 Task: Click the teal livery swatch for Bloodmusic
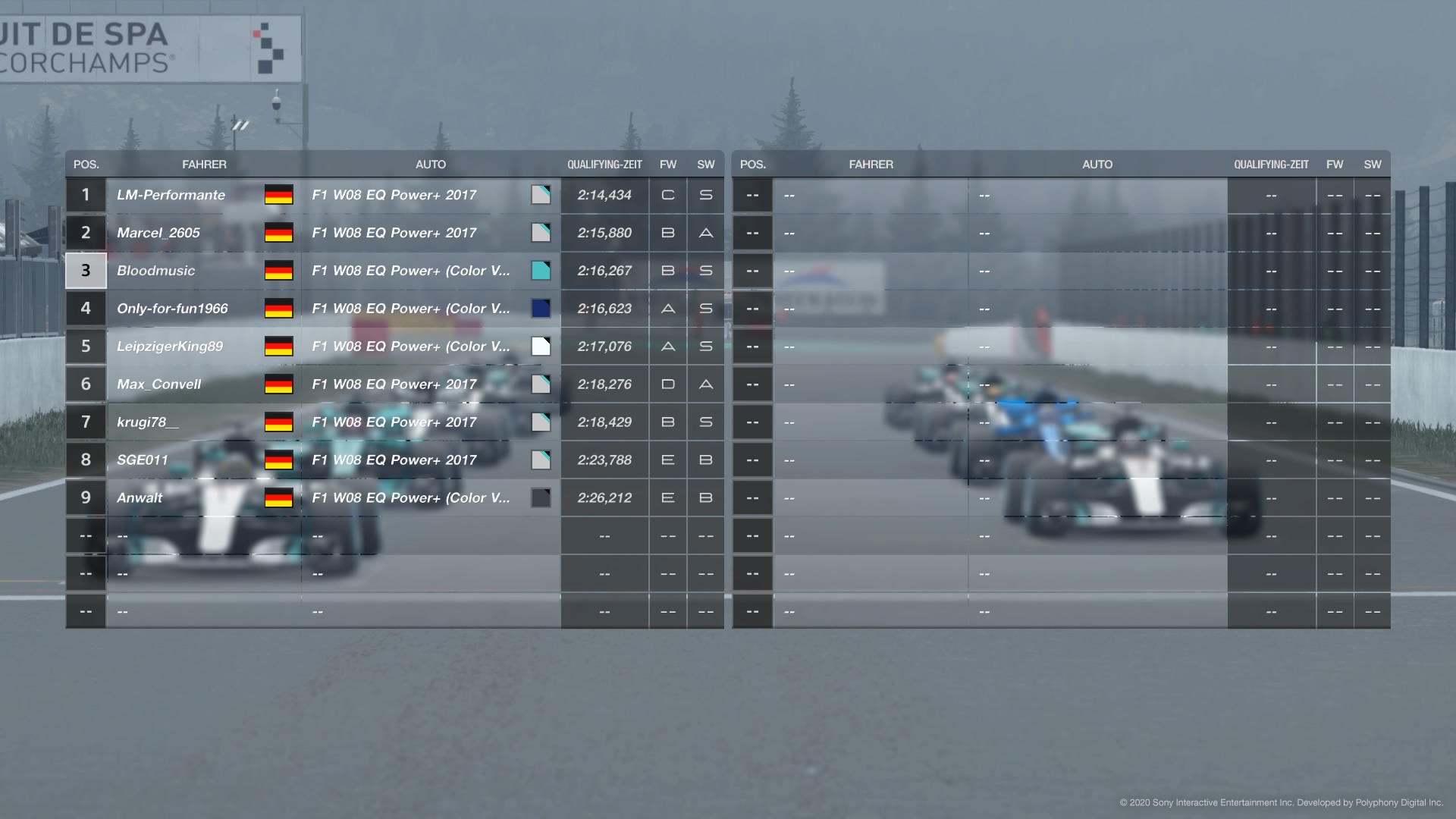click(541, 271)
